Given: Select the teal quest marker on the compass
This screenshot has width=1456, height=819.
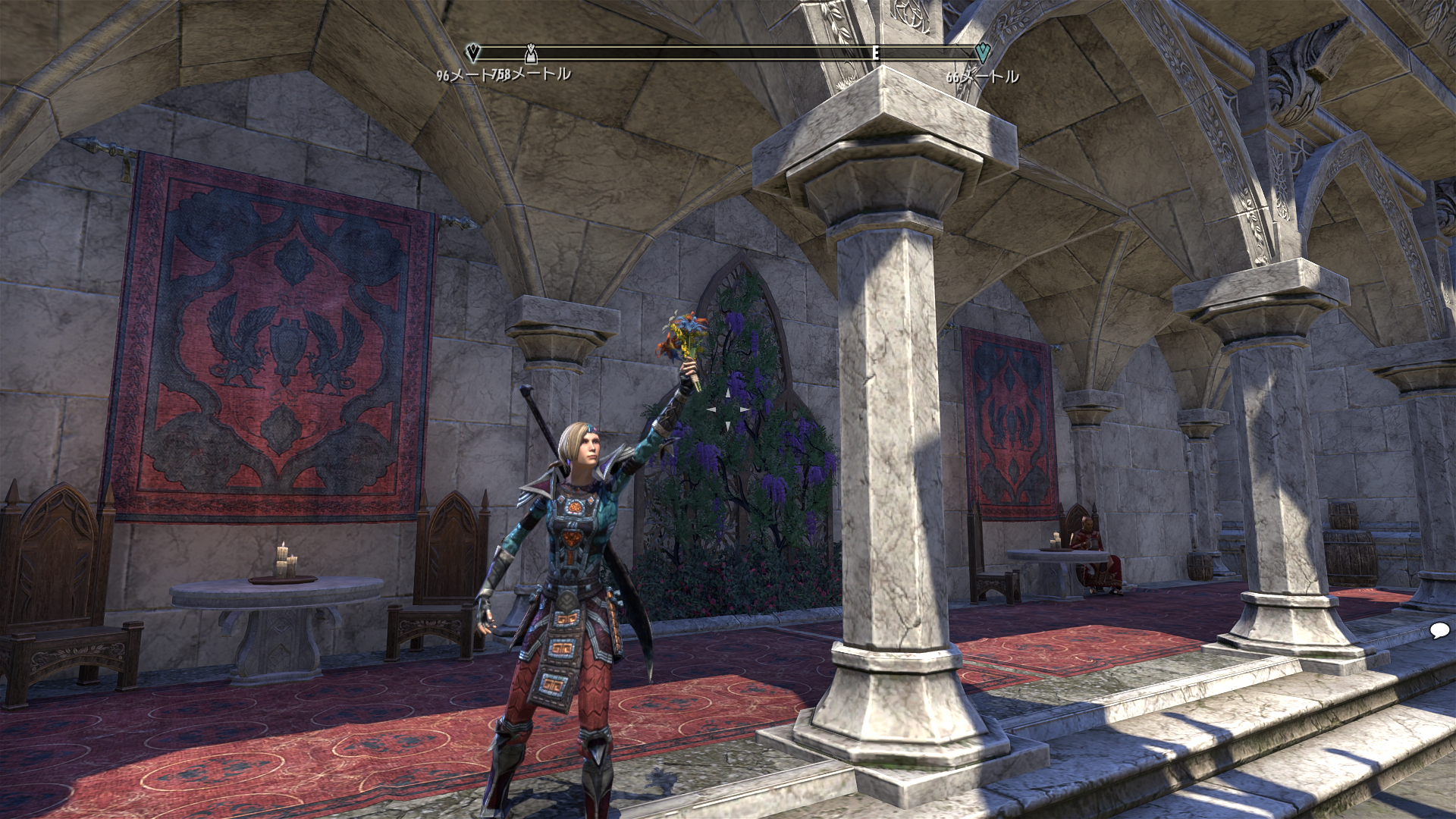Looking at the screenshot, I should [982, 52].
